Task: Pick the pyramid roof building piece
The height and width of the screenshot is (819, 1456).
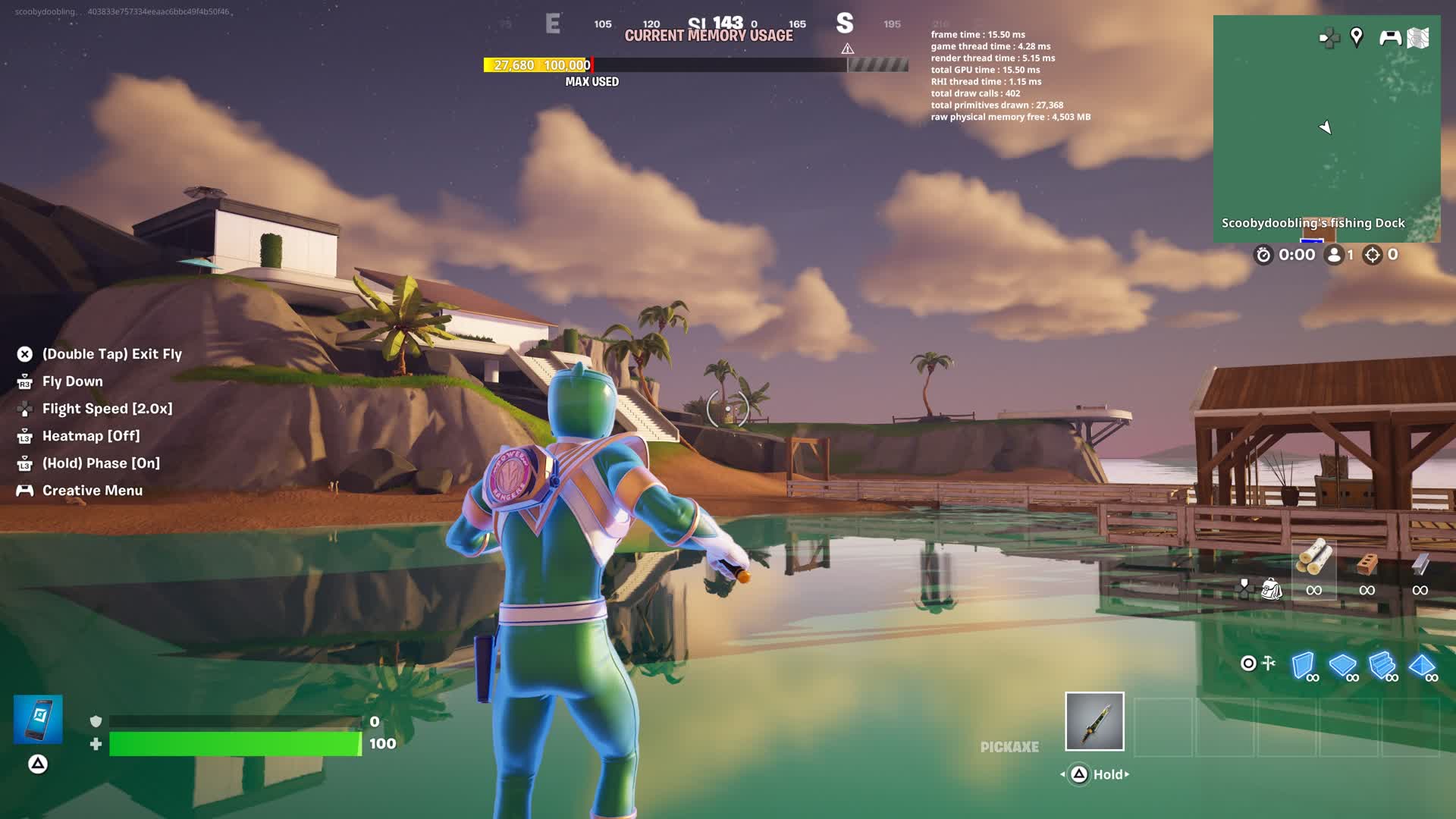Action: (1422, 666)
